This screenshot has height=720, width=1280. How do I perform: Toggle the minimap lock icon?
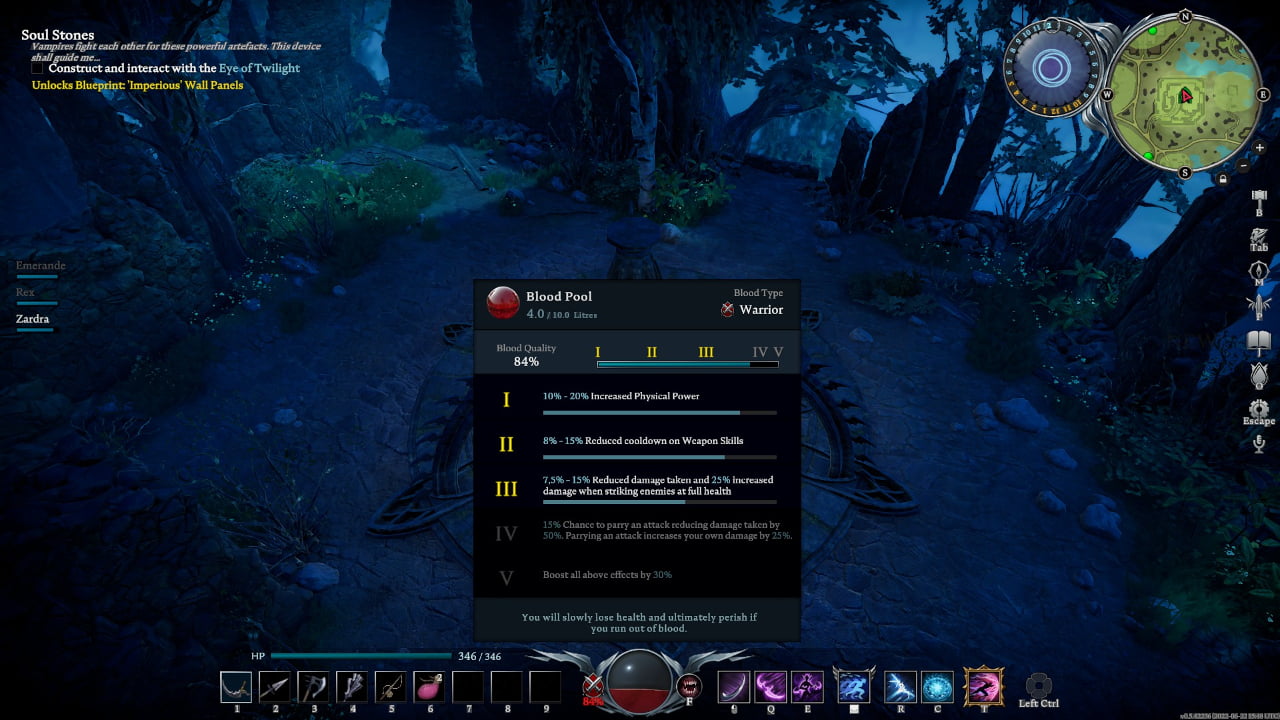(1223, 179)
